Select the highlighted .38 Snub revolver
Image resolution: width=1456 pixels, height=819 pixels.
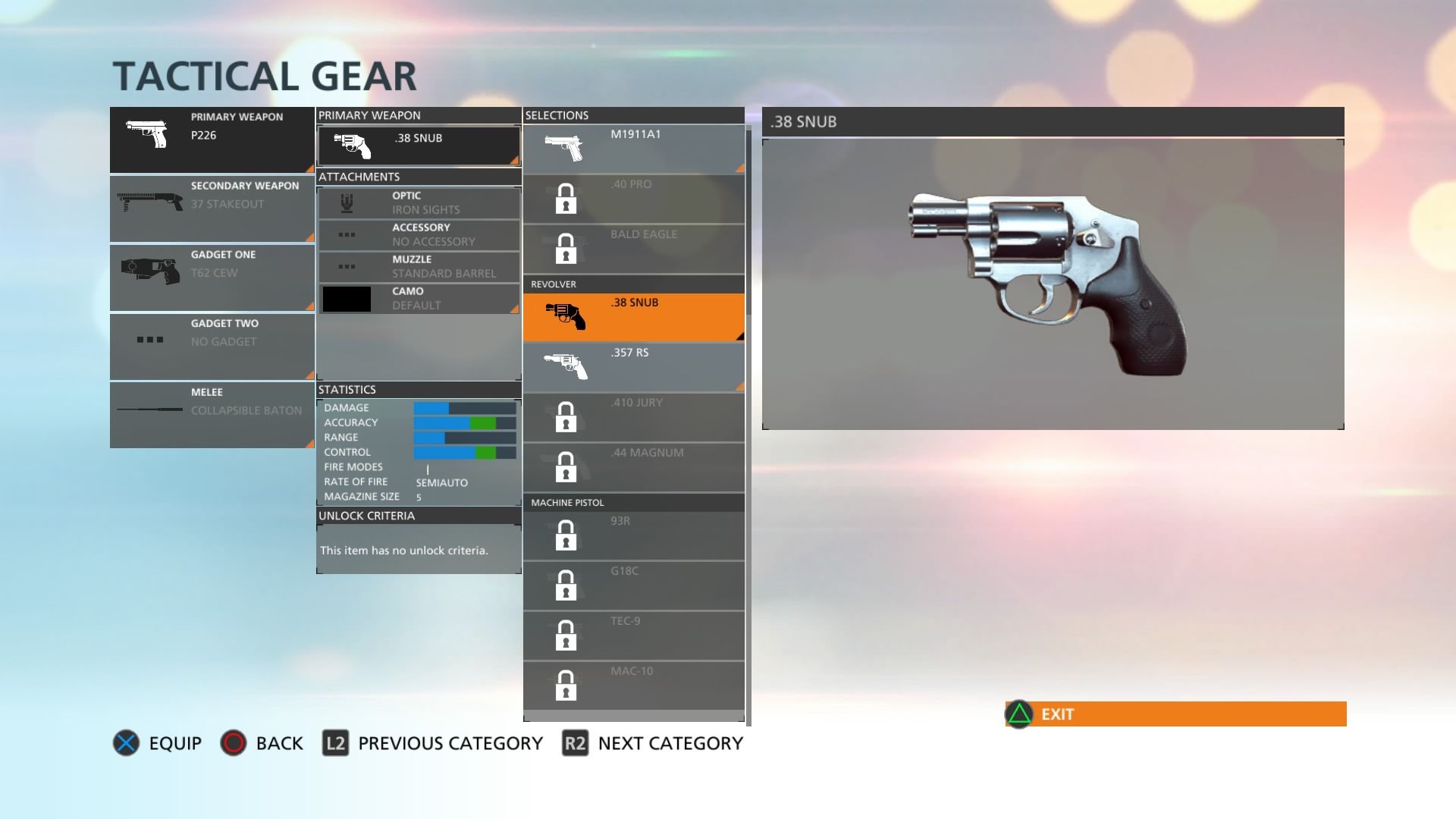pyautogui.click(x=633, y=317)
